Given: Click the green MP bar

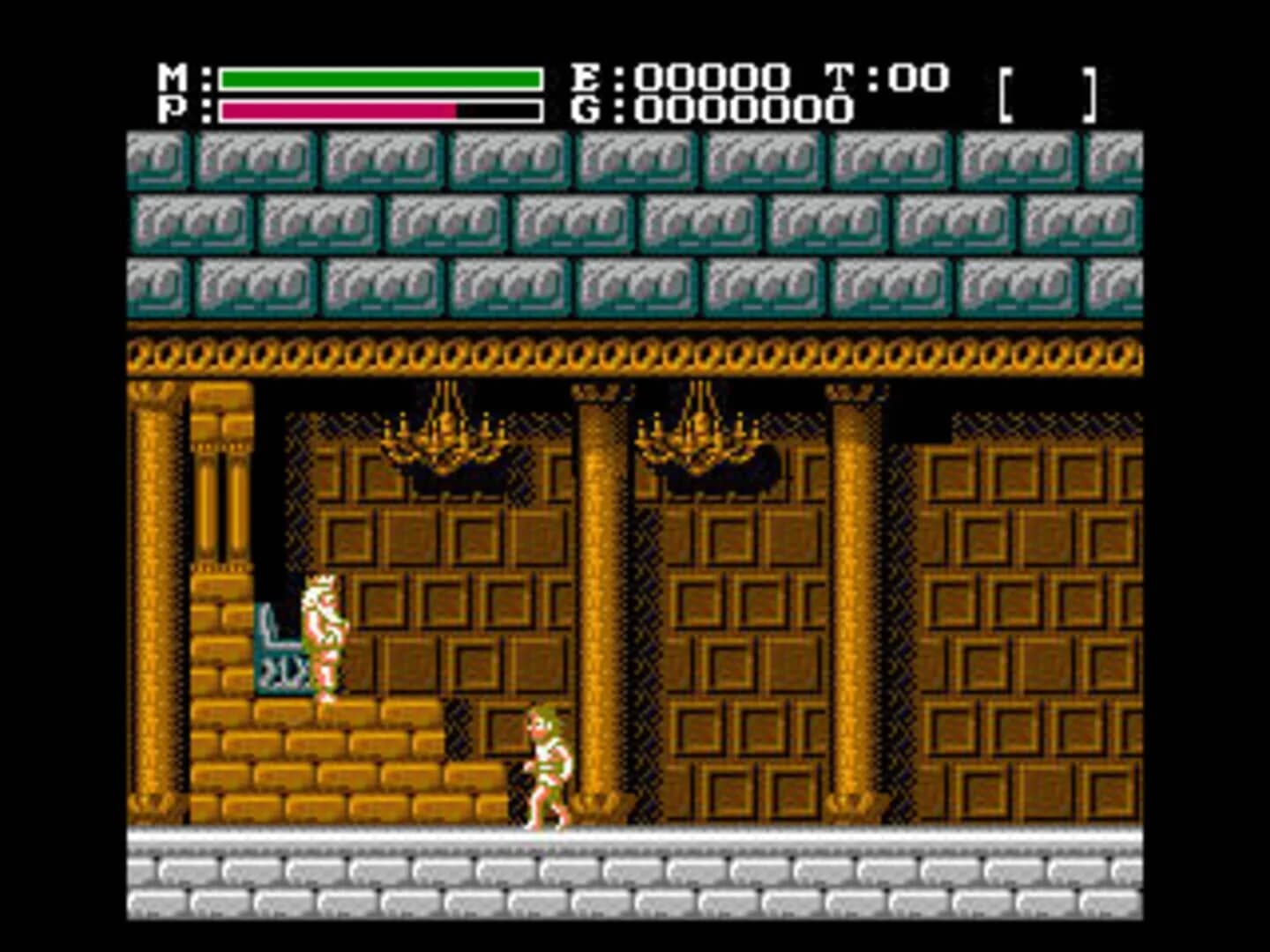Looking at the screenshot, I should [x=379, y=78].
